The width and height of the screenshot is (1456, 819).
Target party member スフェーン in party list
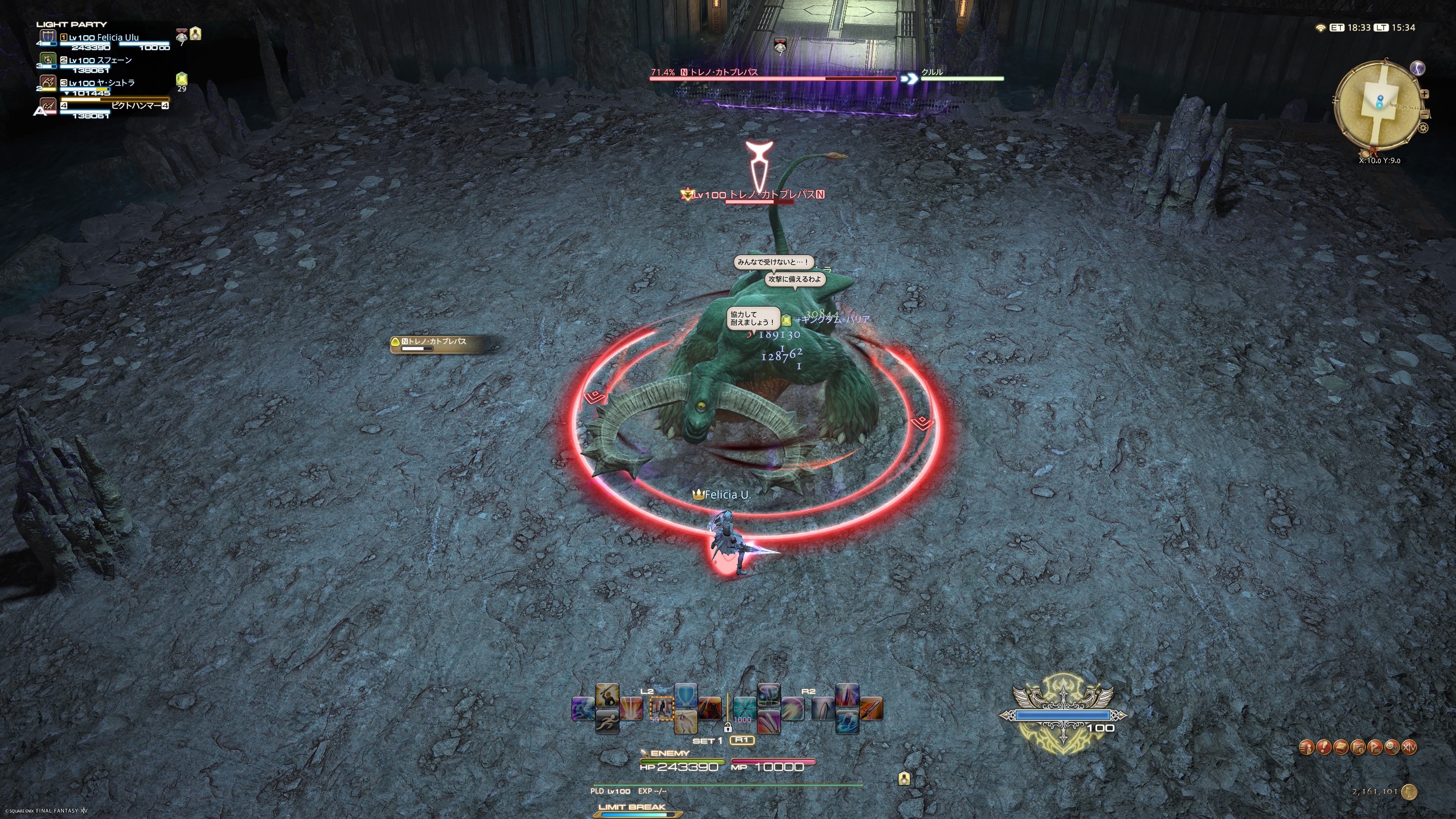[100, 61]
